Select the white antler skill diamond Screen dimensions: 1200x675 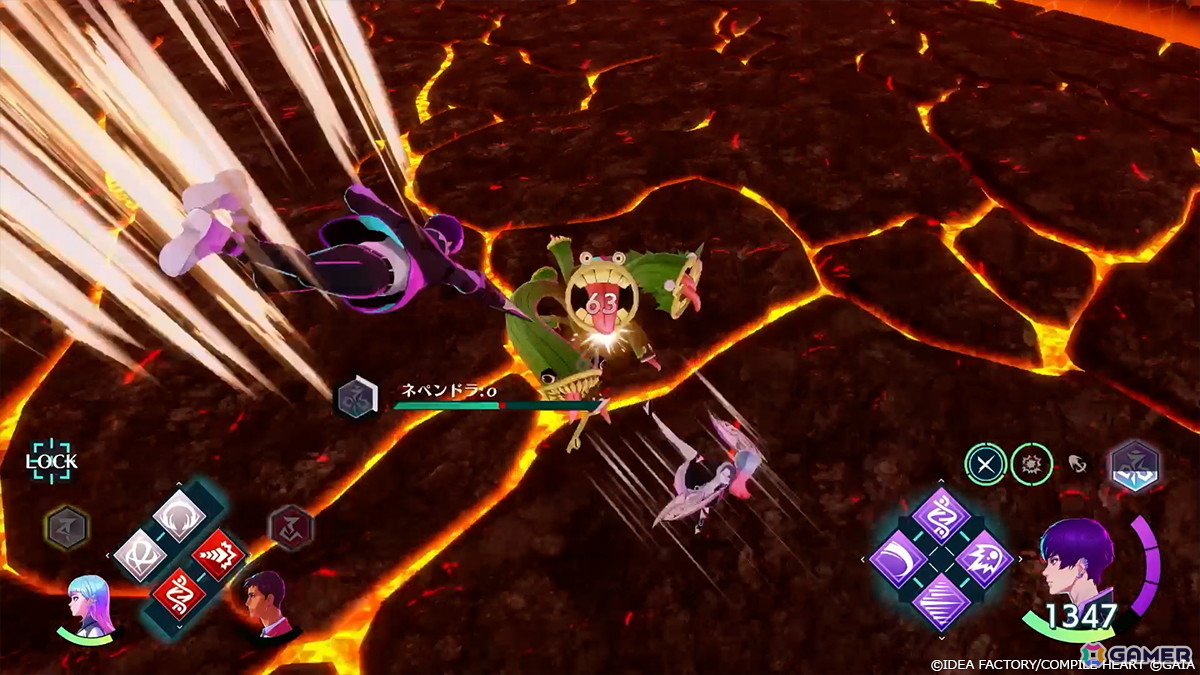tap(179, 516)
